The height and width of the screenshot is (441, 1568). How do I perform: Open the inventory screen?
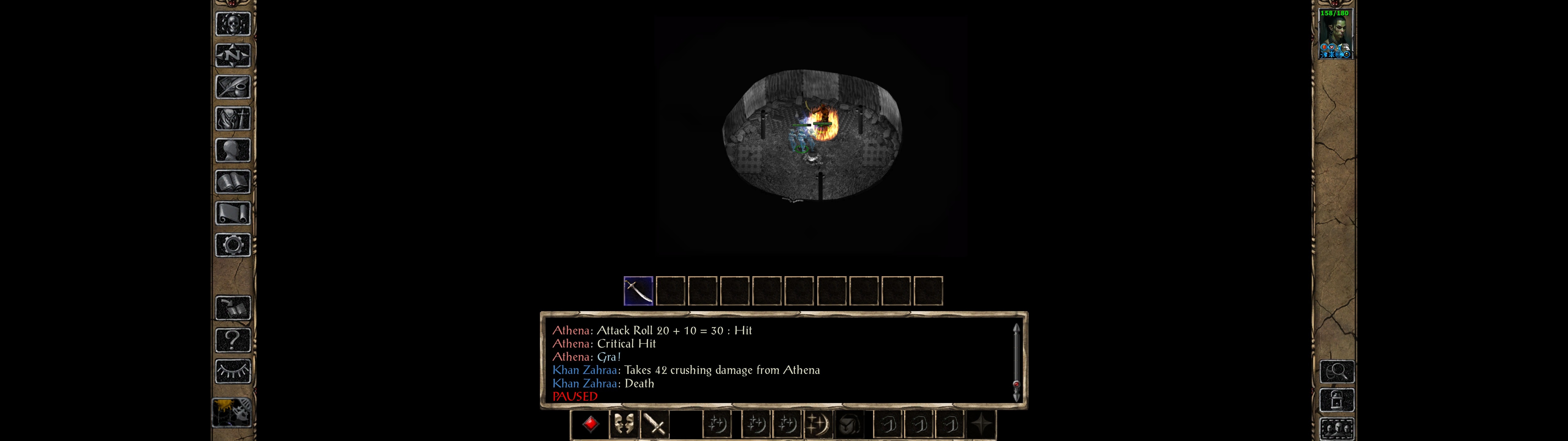tap(232, 119)
